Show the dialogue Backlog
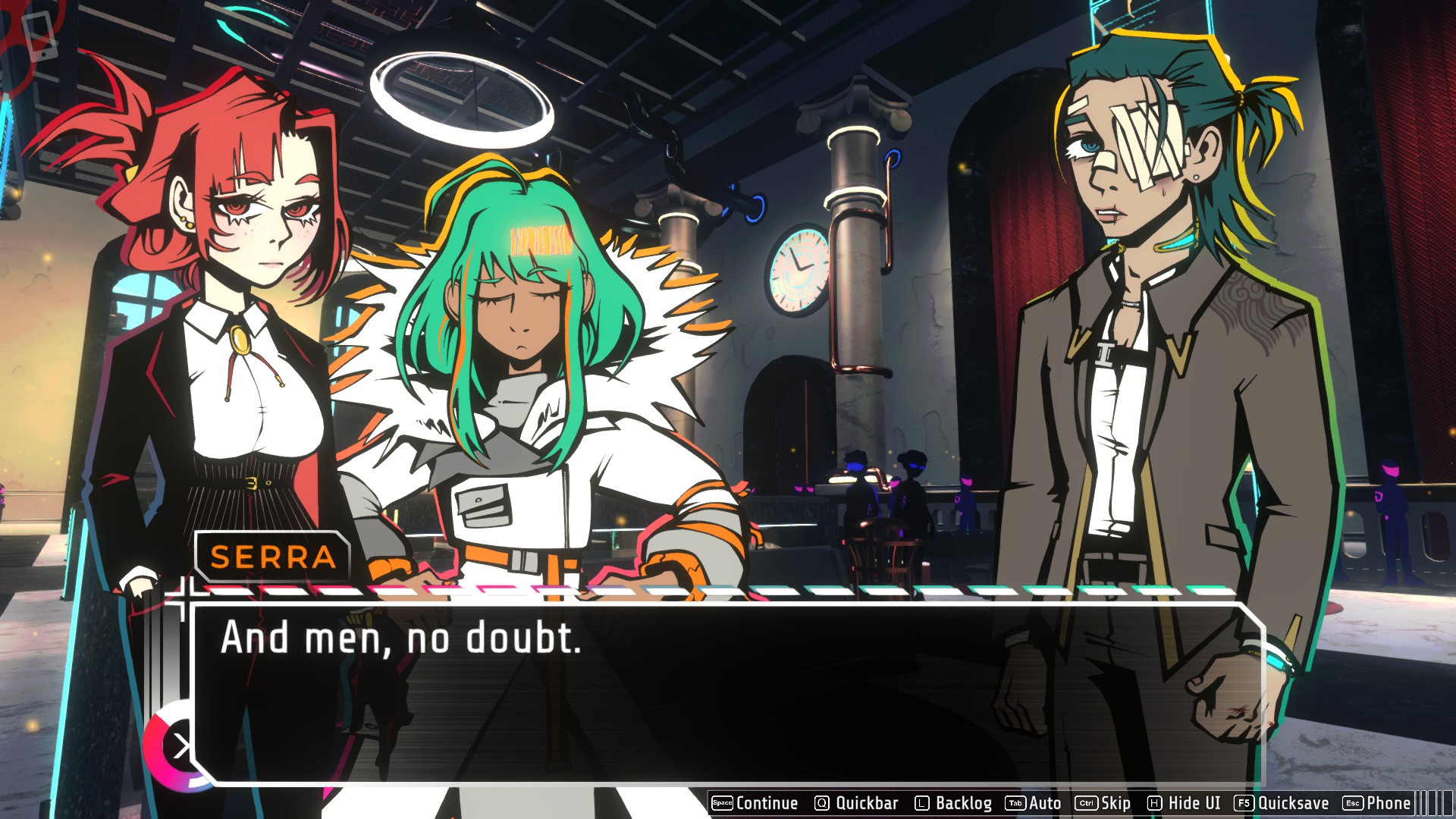Viewport: 1456px width, 819px height. coord(953,803)
